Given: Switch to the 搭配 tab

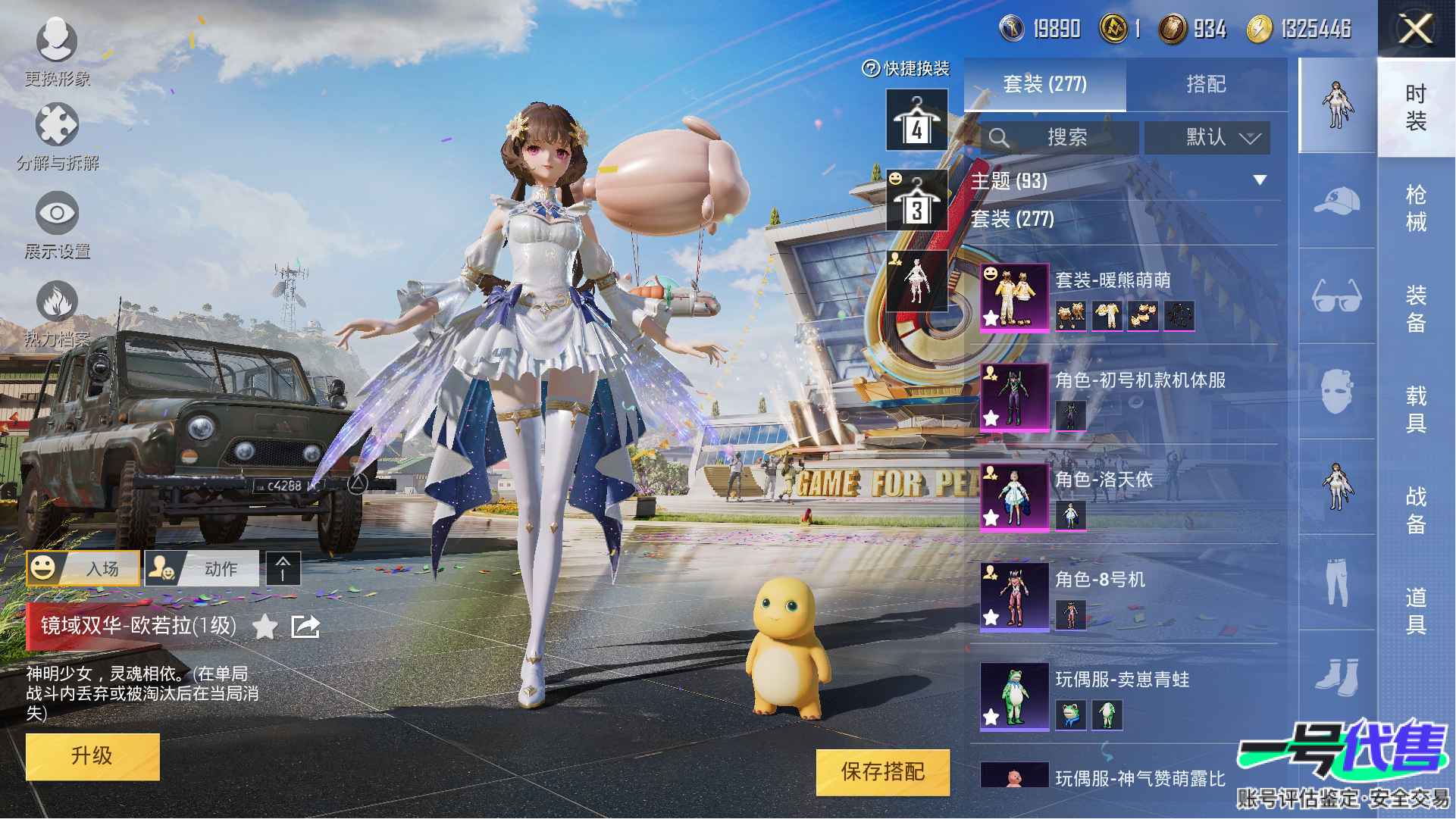Looking at the screenshot, I should 1206,84.
